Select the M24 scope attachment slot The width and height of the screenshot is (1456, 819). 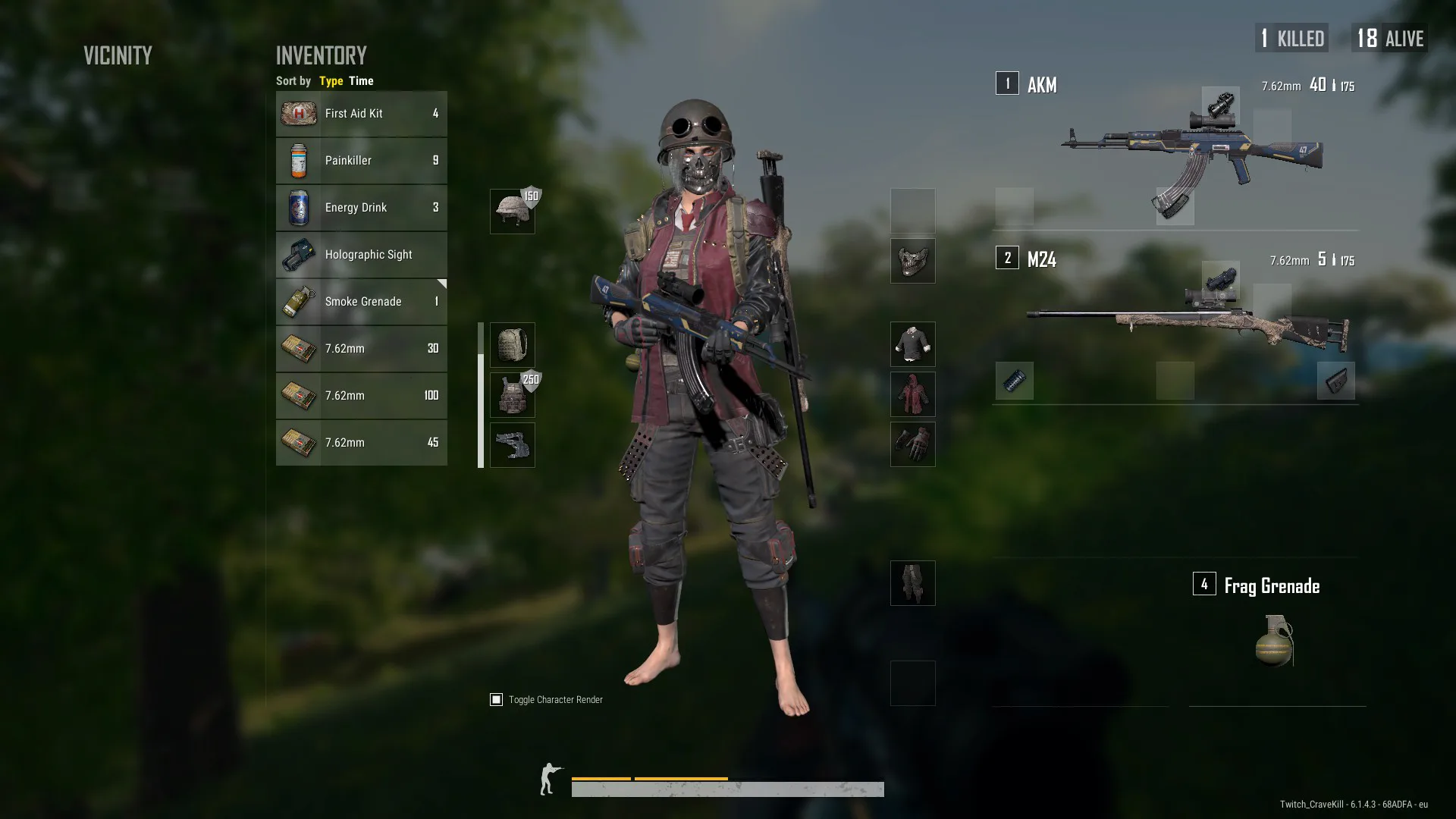tap(1221, 279)
